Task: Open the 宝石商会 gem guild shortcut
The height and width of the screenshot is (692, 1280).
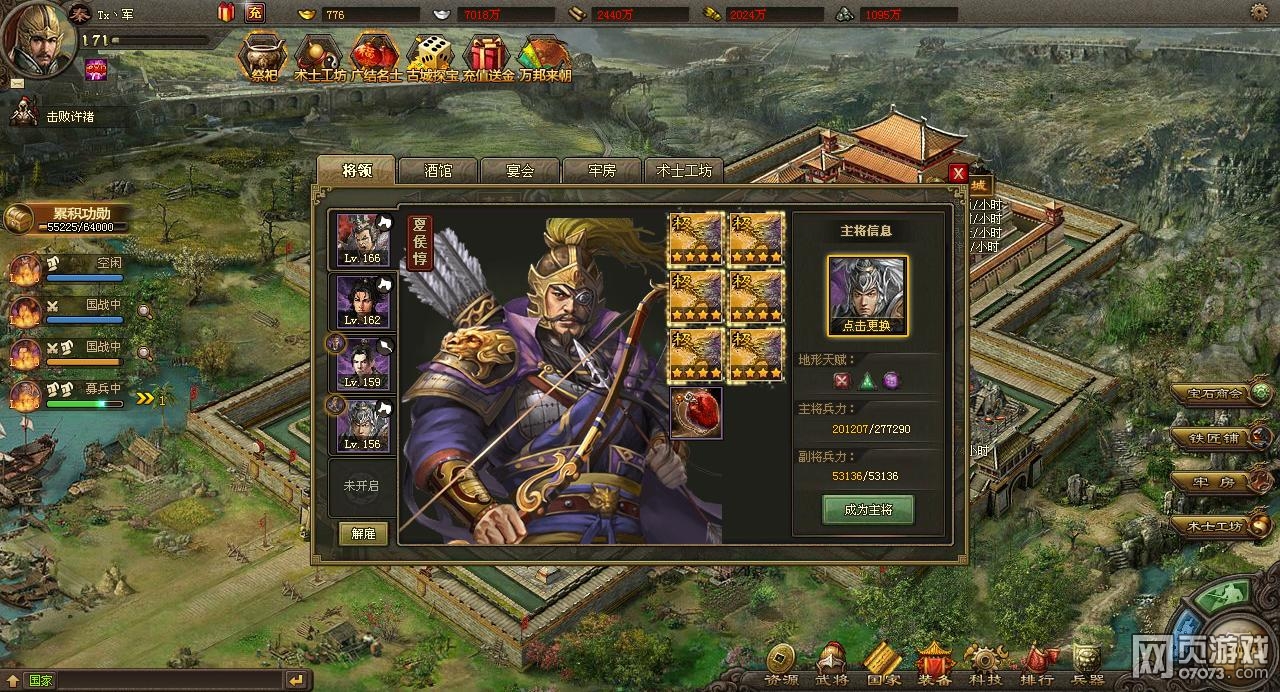Action: click(1217, 393)
